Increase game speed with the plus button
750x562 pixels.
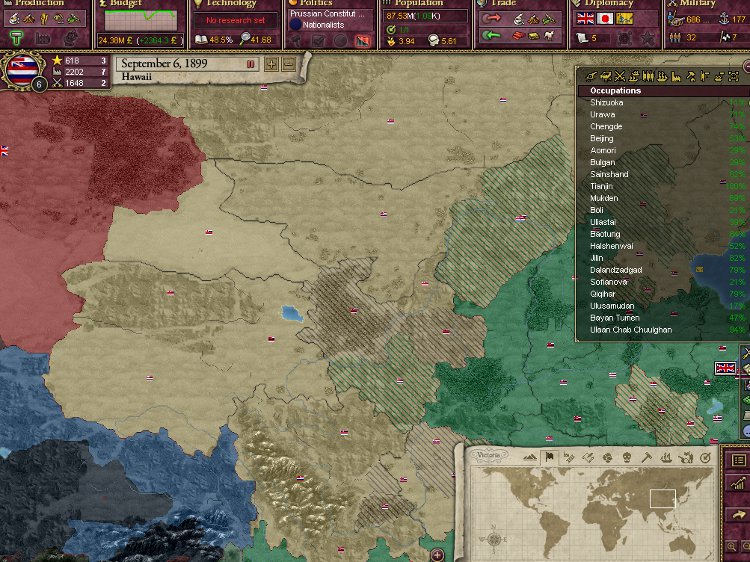pos(271,64)
